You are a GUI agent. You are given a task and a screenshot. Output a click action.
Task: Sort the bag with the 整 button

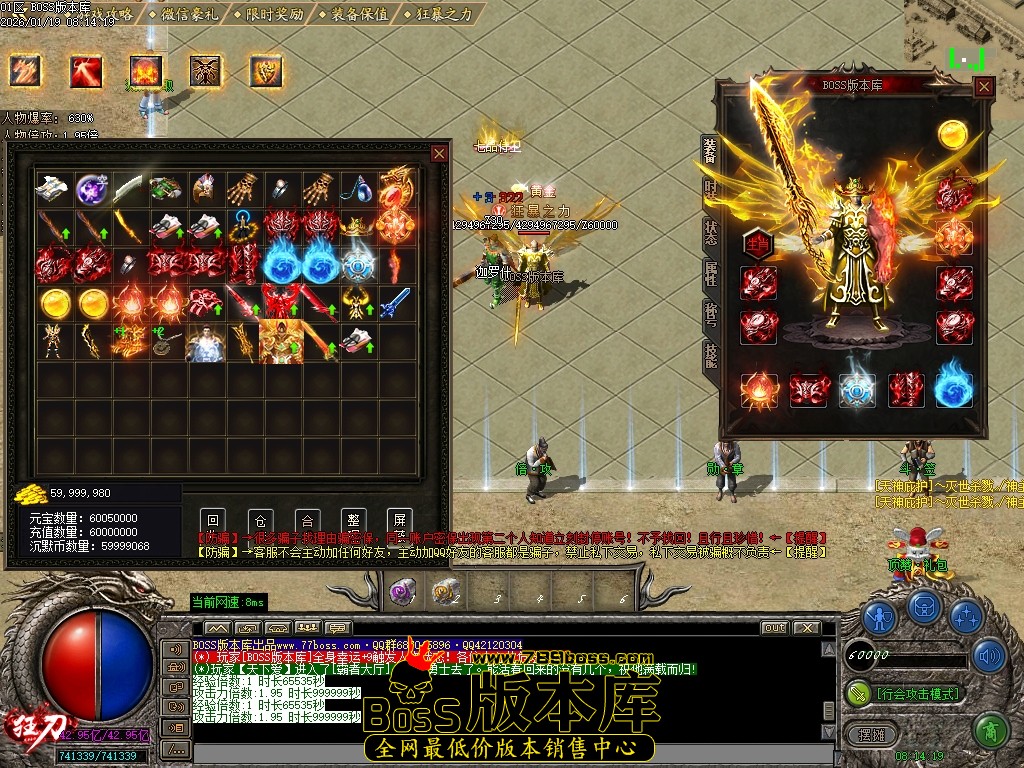point(353,520)
